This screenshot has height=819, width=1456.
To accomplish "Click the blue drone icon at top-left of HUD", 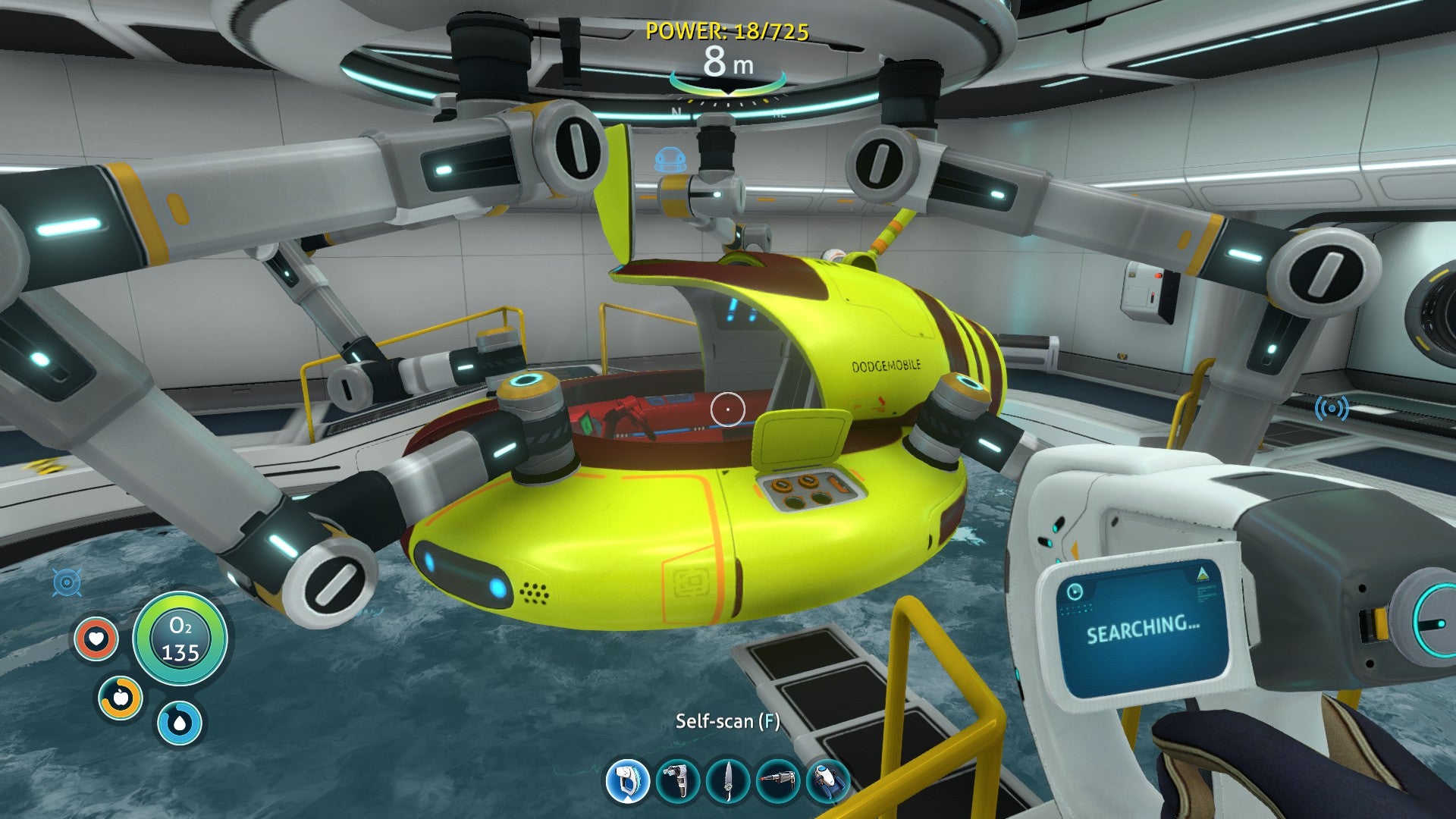I will coord(67,580).
